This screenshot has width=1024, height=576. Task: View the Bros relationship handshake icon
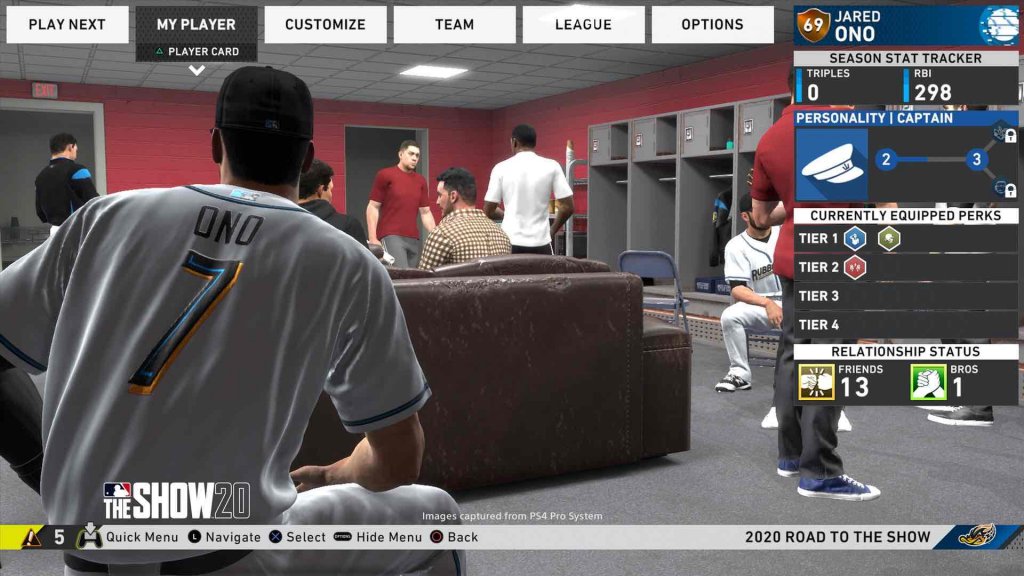tap(928, 382)
